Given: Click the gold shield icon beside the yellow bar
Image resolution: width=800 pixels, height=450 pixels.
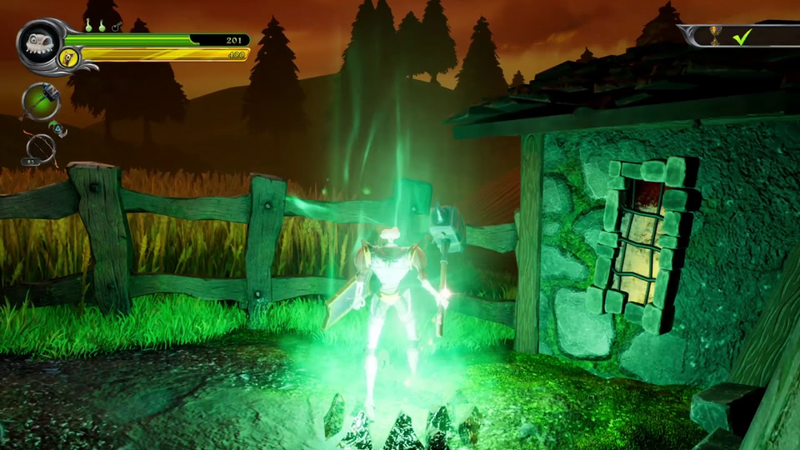Looking at the screenshot, I should 69,56.
